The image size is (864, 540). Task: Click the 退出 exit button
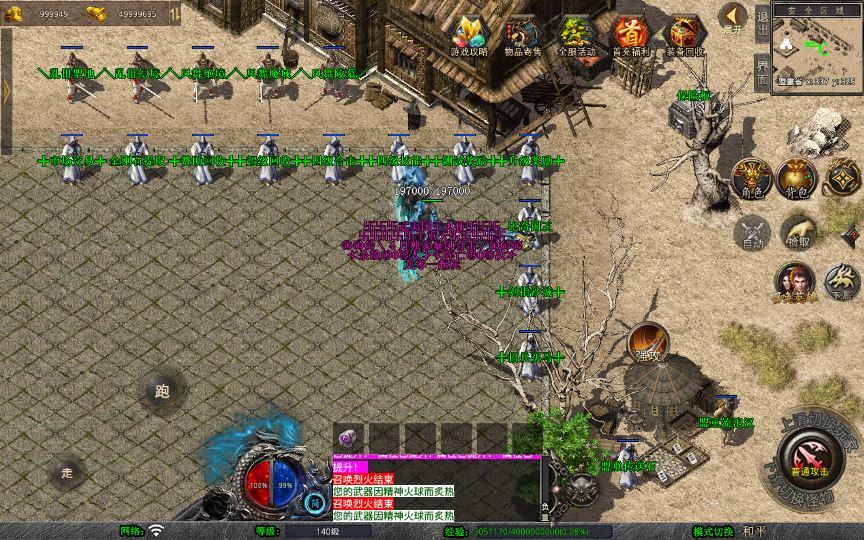tap(762, 22)
